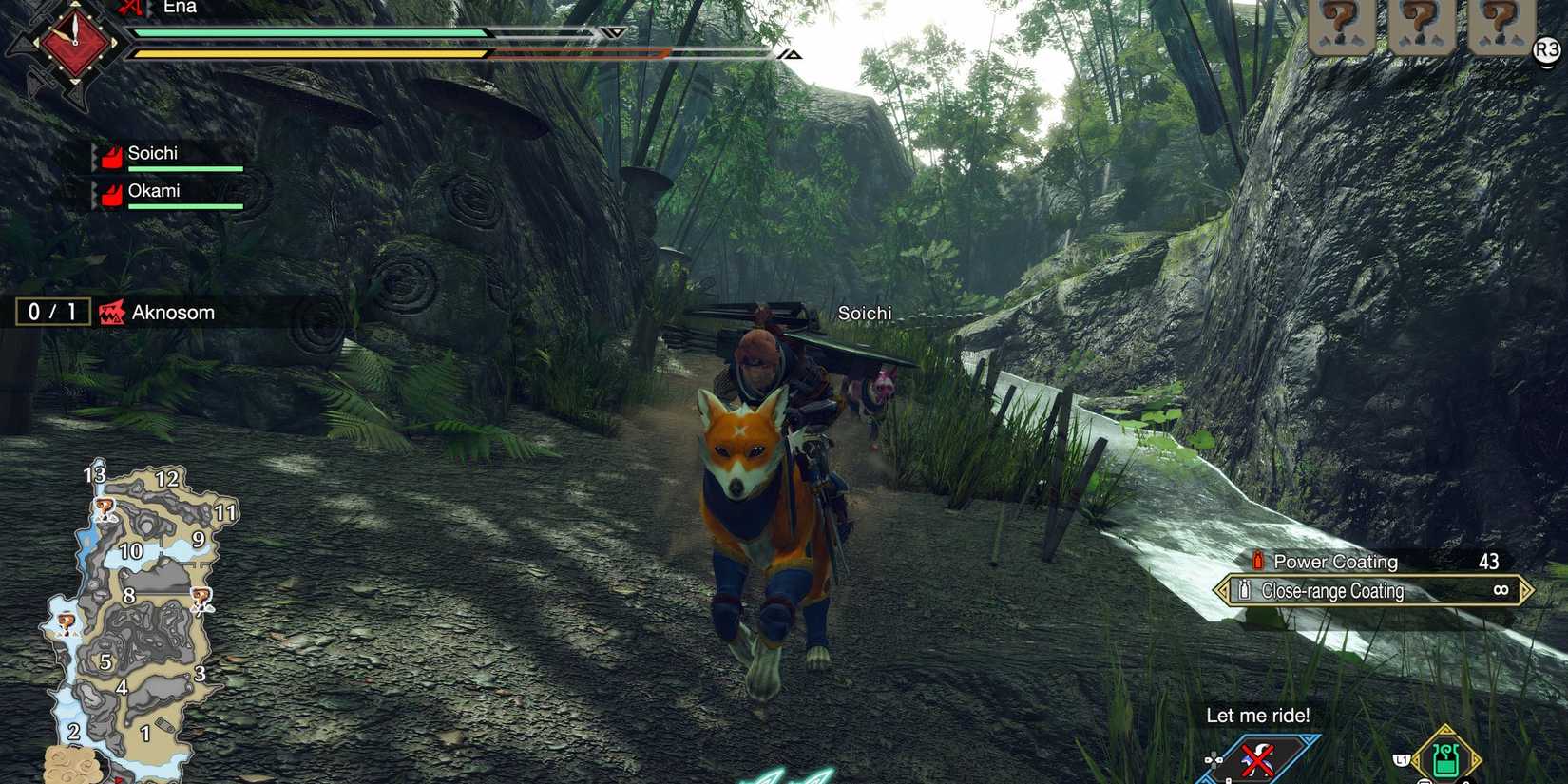
Task: Select the Close-range Coating bottle icon
Action: pos(1243,590)
